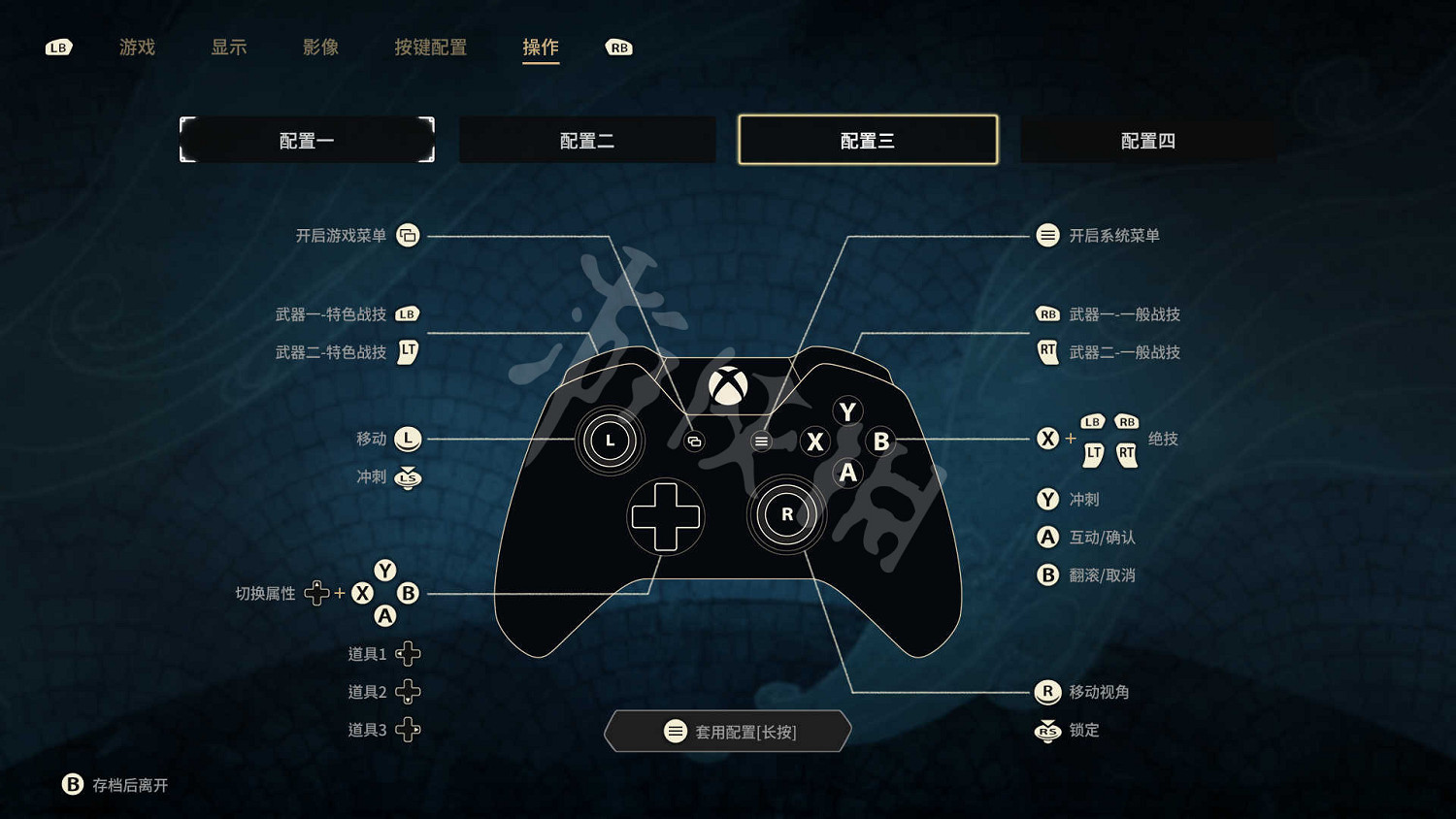Click the d-pad icon for 道具3
This screenshot has height=819, width=1456.
coord(409,730)
